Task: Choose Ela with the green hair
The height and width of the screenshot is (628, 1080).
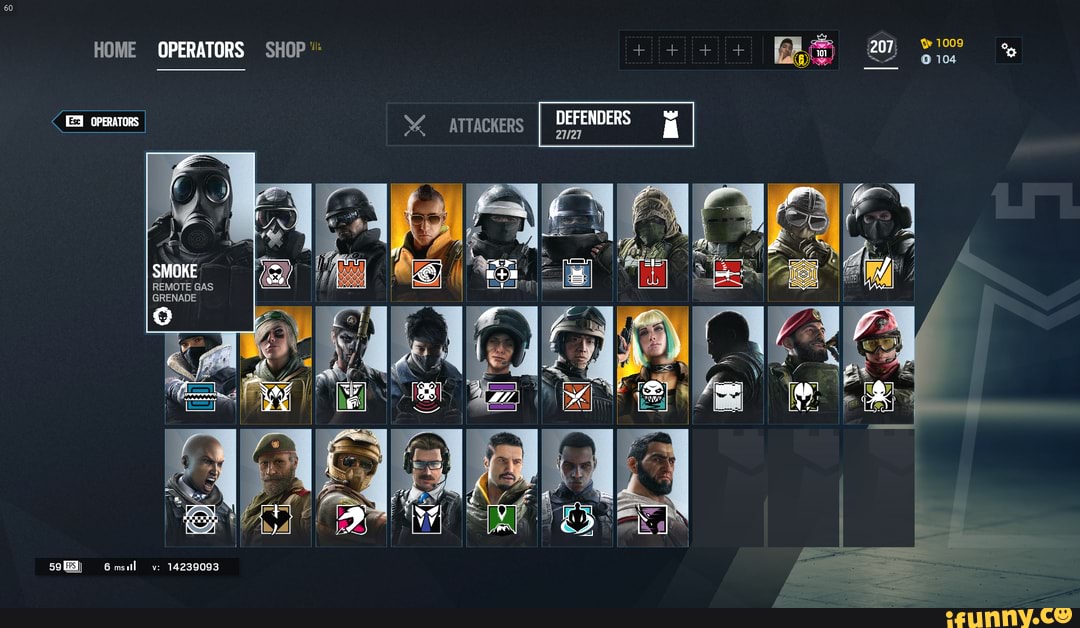Action: tap(652, 366)
